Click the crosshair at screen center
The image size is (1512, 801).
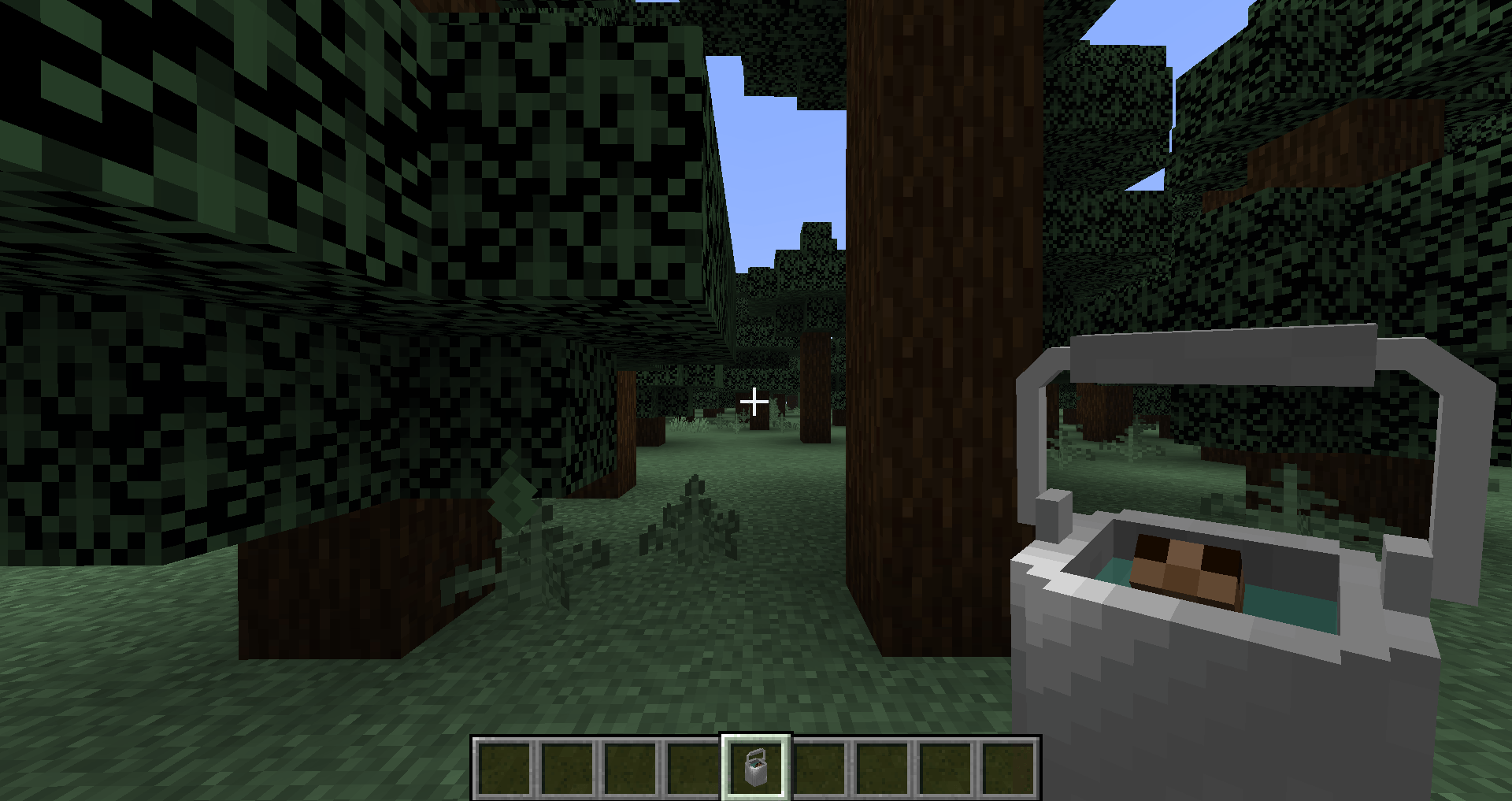click(754, 401)
